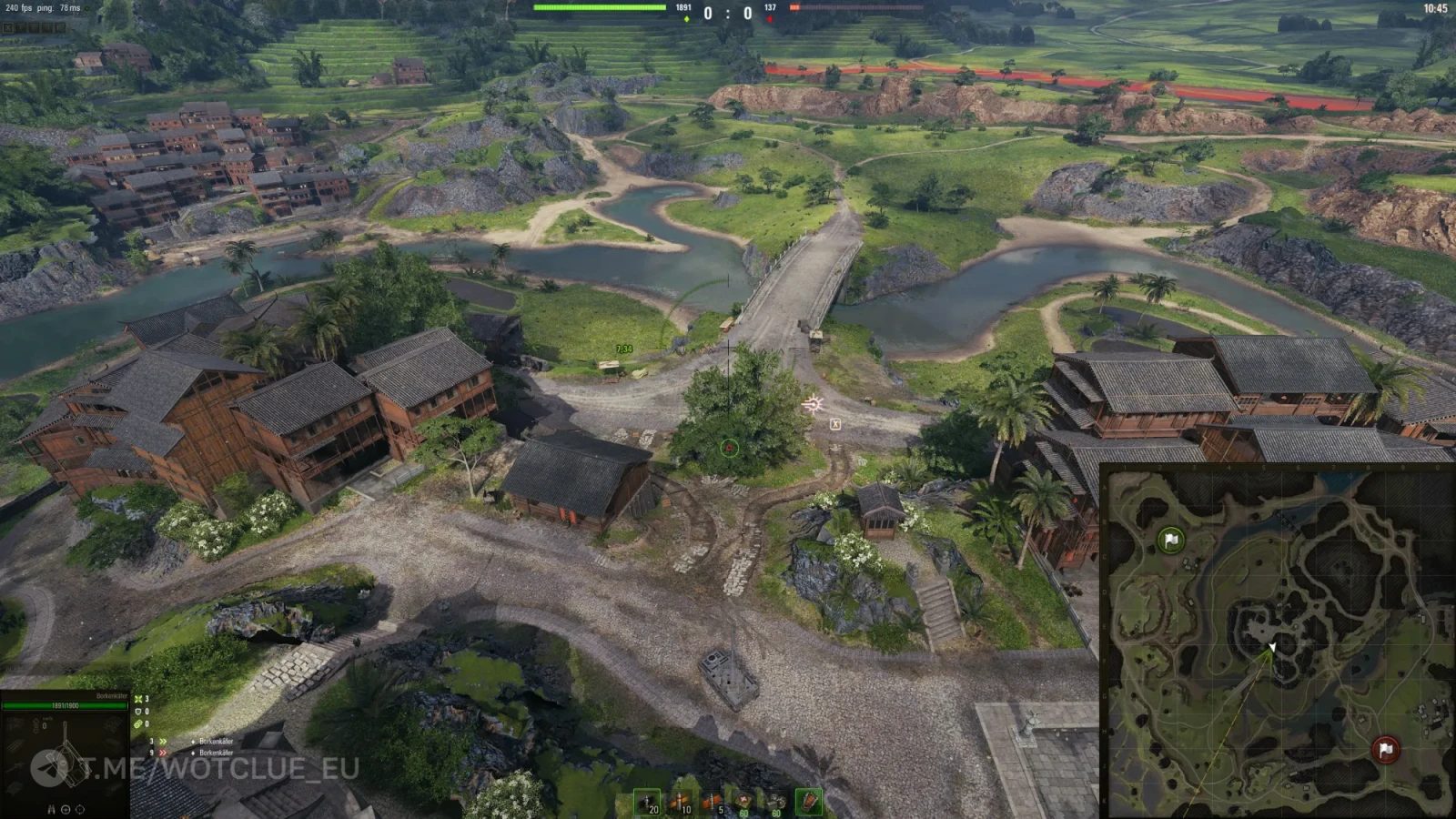Activate the first aid kit consumable
Image resolution: width=1456 pixels, height=819 pixels.
[x=743, y=801]
